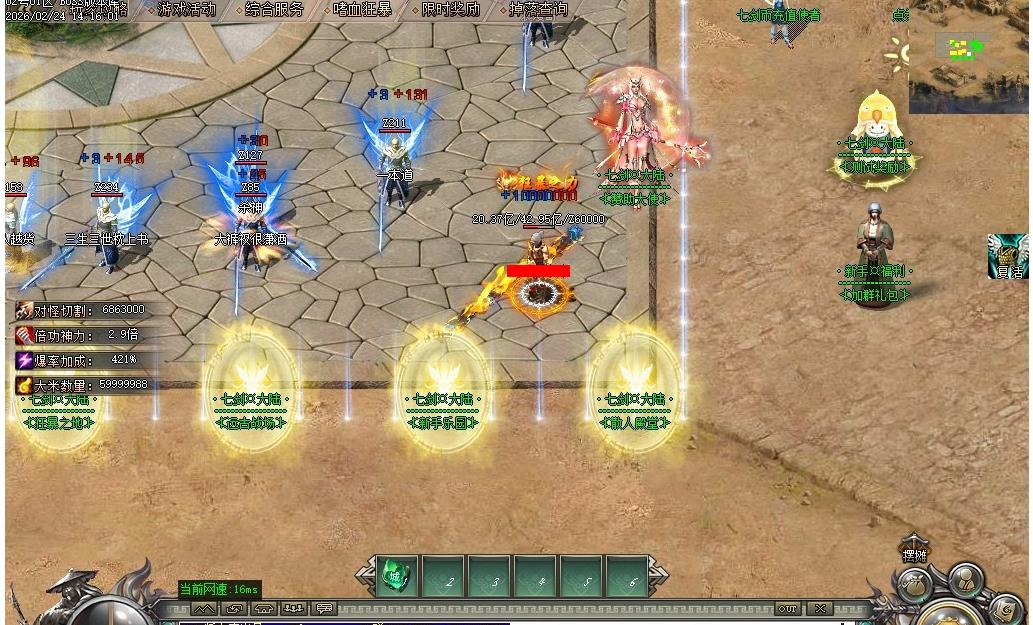The width and height of the screenshot is (1033, 625).
Task: Open the 综合服务 menu tab
Action: tap(275, 10)
